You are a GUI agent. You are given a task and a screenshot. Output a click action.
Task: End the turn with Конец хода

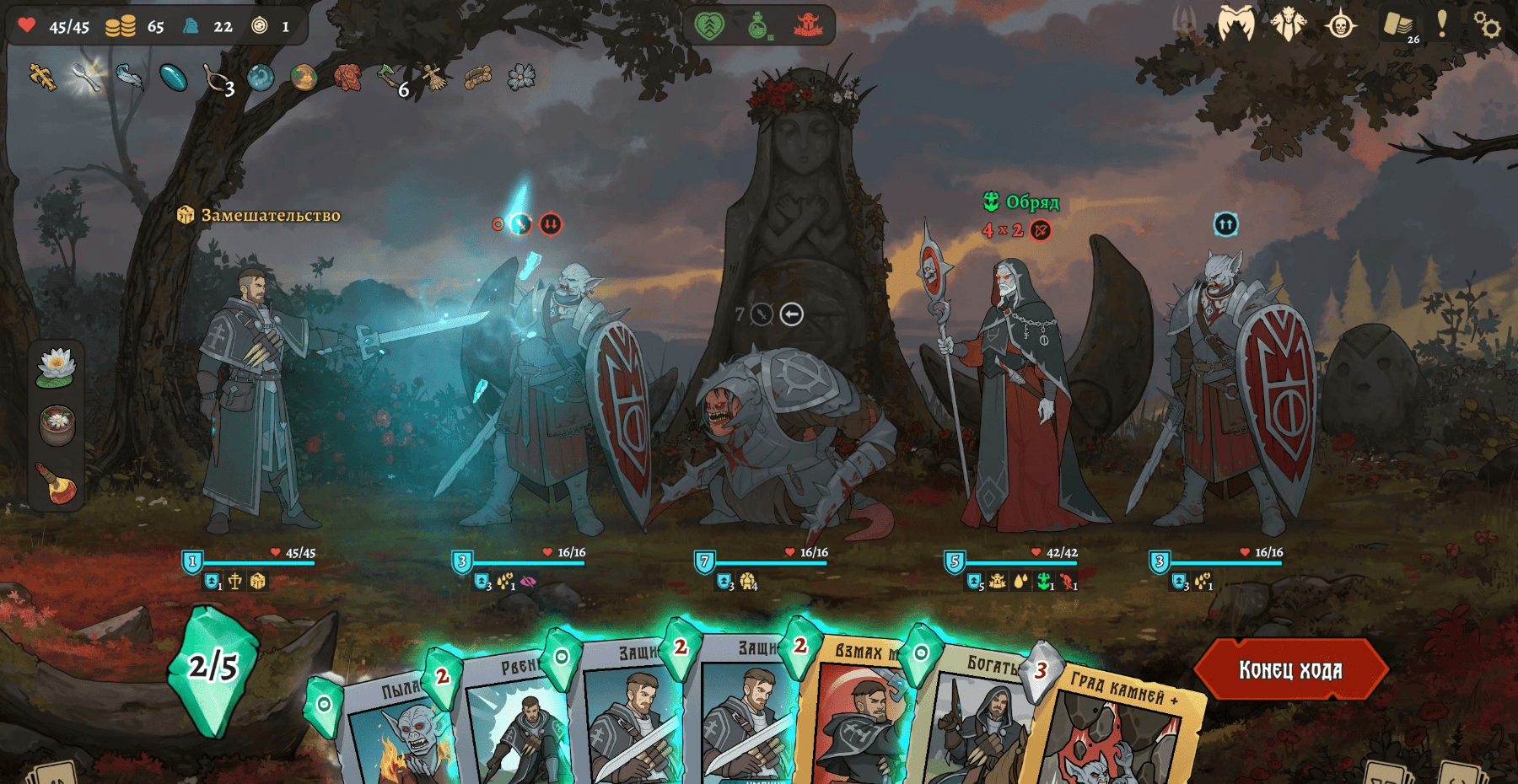(x=1290, y=669)
